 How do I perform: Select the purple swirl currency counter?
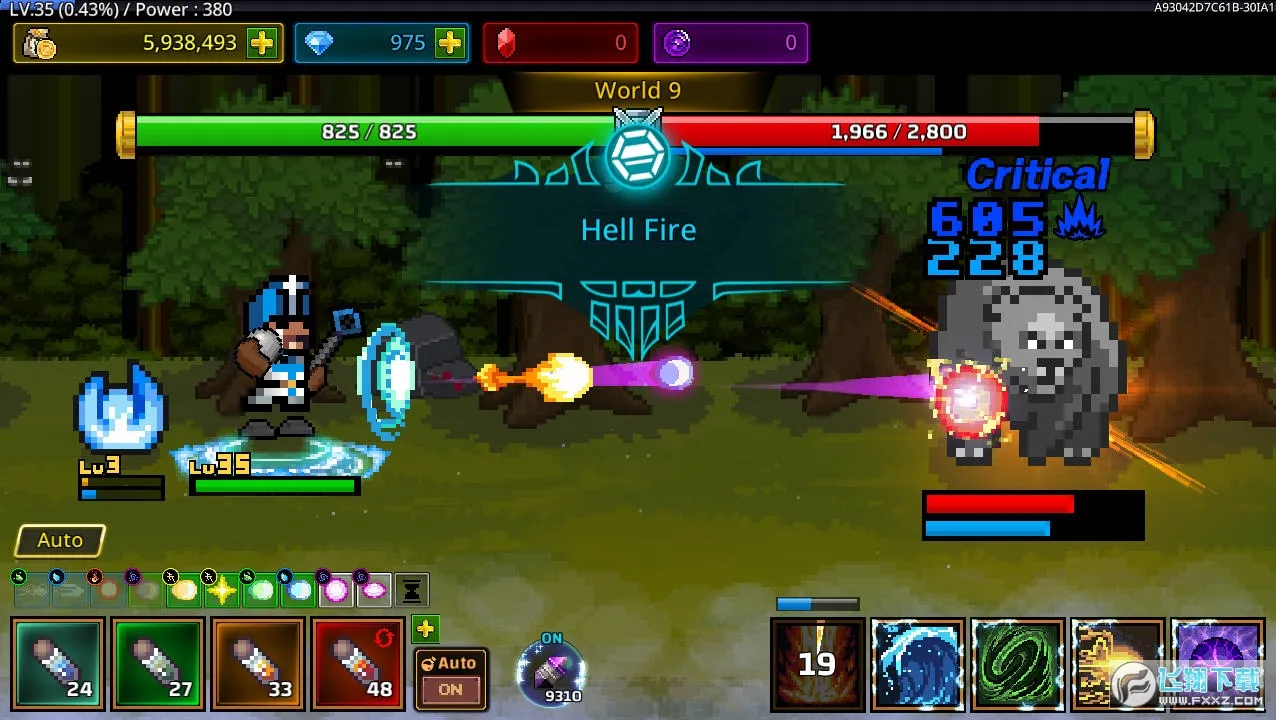[x=731, y=43]
